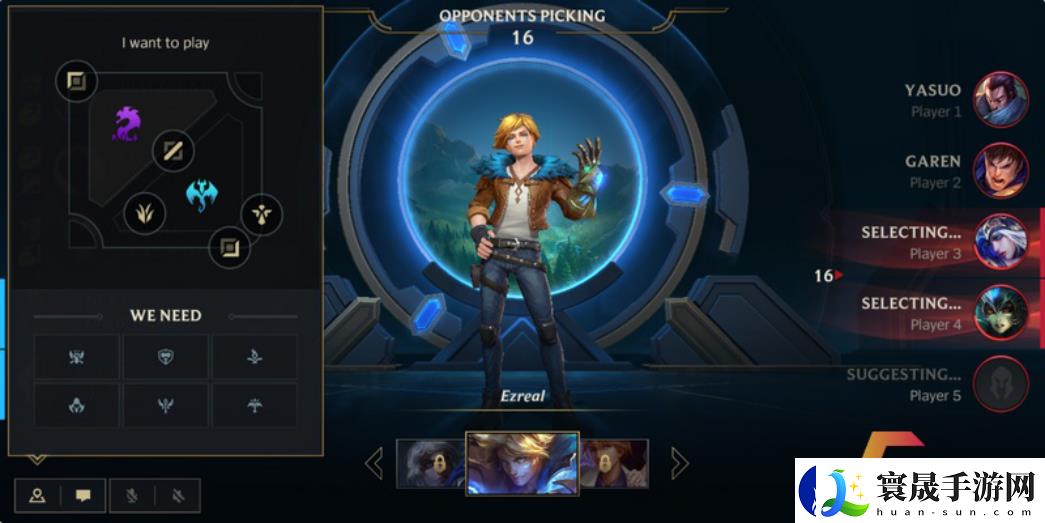
Task: Open the team position panel button
Action: (x=38, y=495)
